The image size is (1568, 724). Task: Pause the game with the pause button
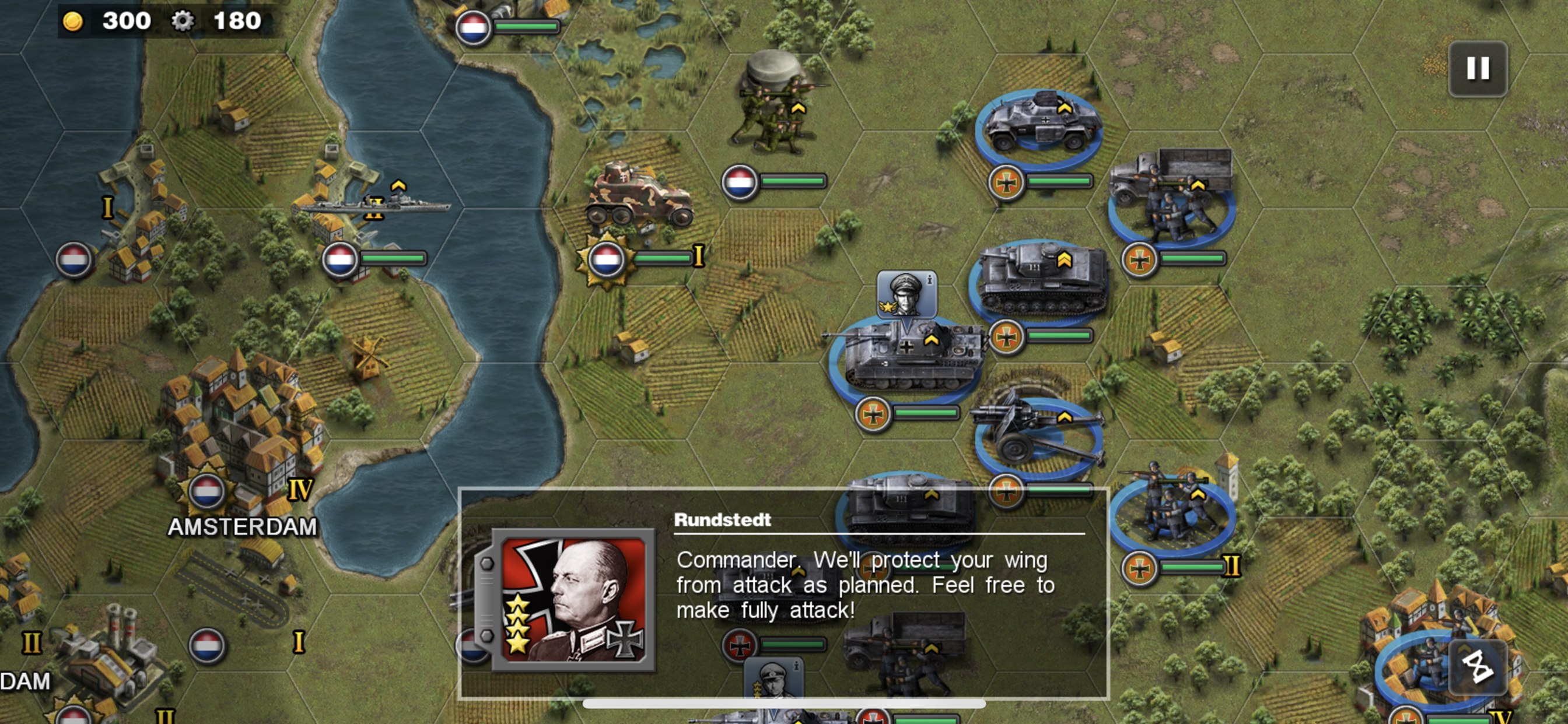click(x=1478, y=69)
